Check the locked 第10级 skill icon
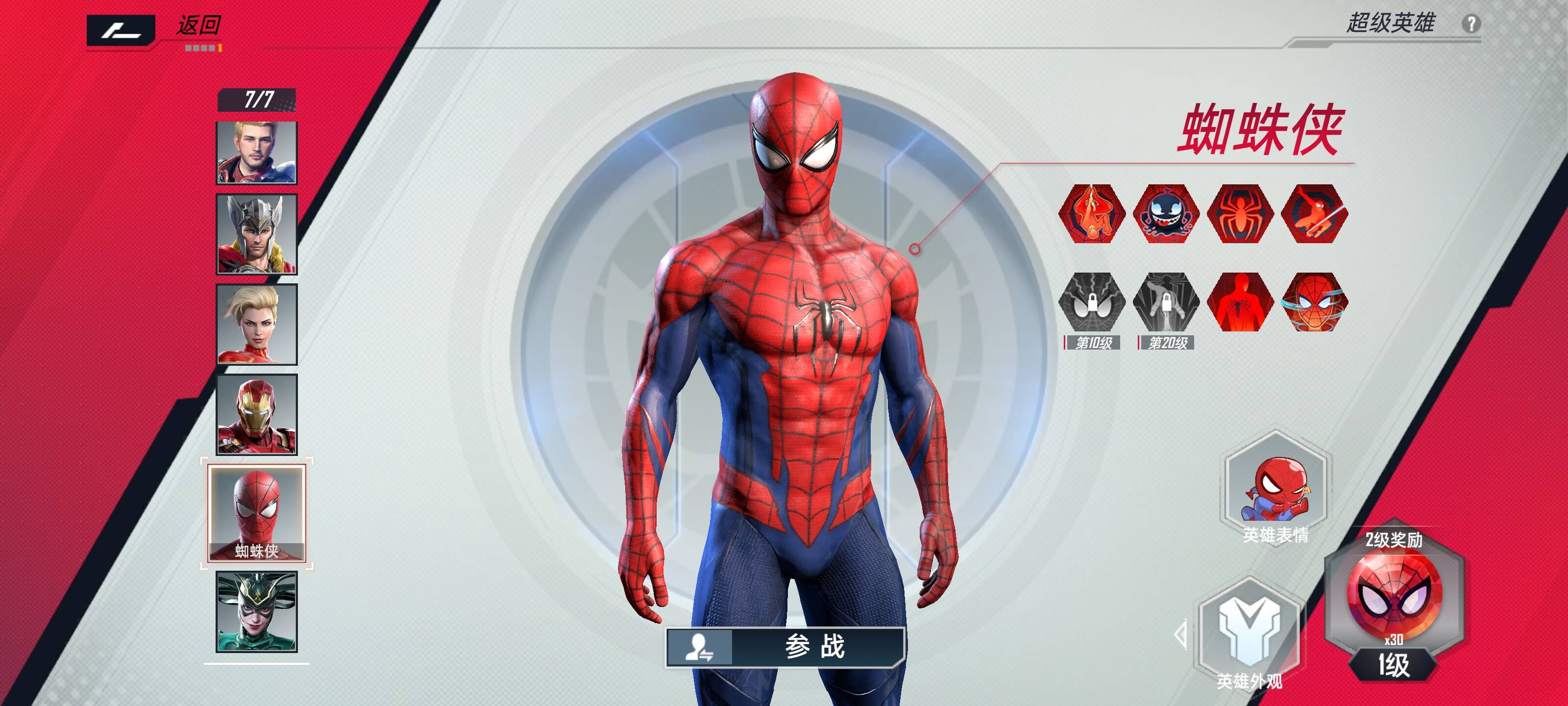The image size is (1568, 706). click(x=1092, y=302)
